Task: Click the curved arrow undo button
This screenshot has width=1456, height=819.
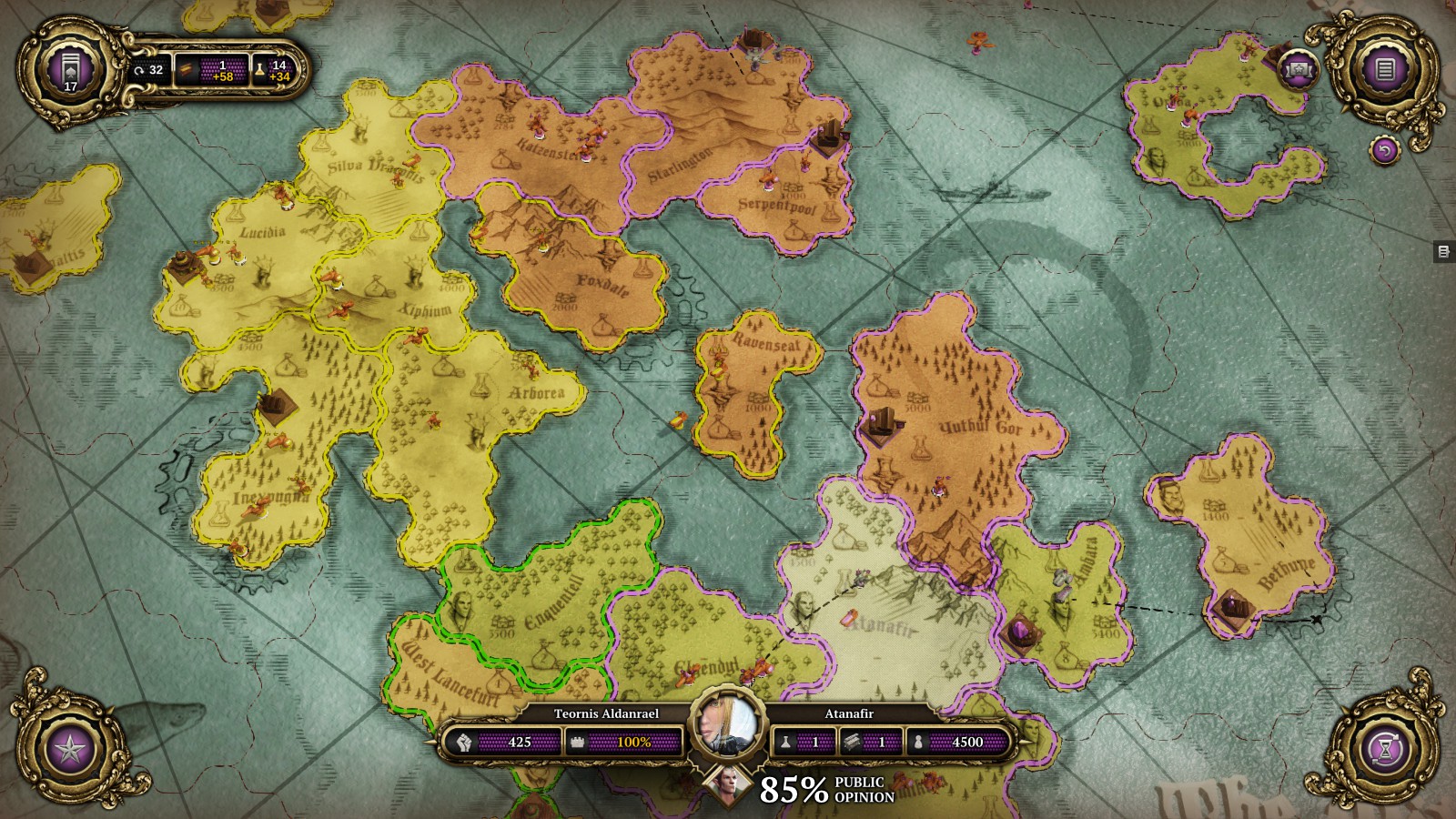Action: 1384,150
